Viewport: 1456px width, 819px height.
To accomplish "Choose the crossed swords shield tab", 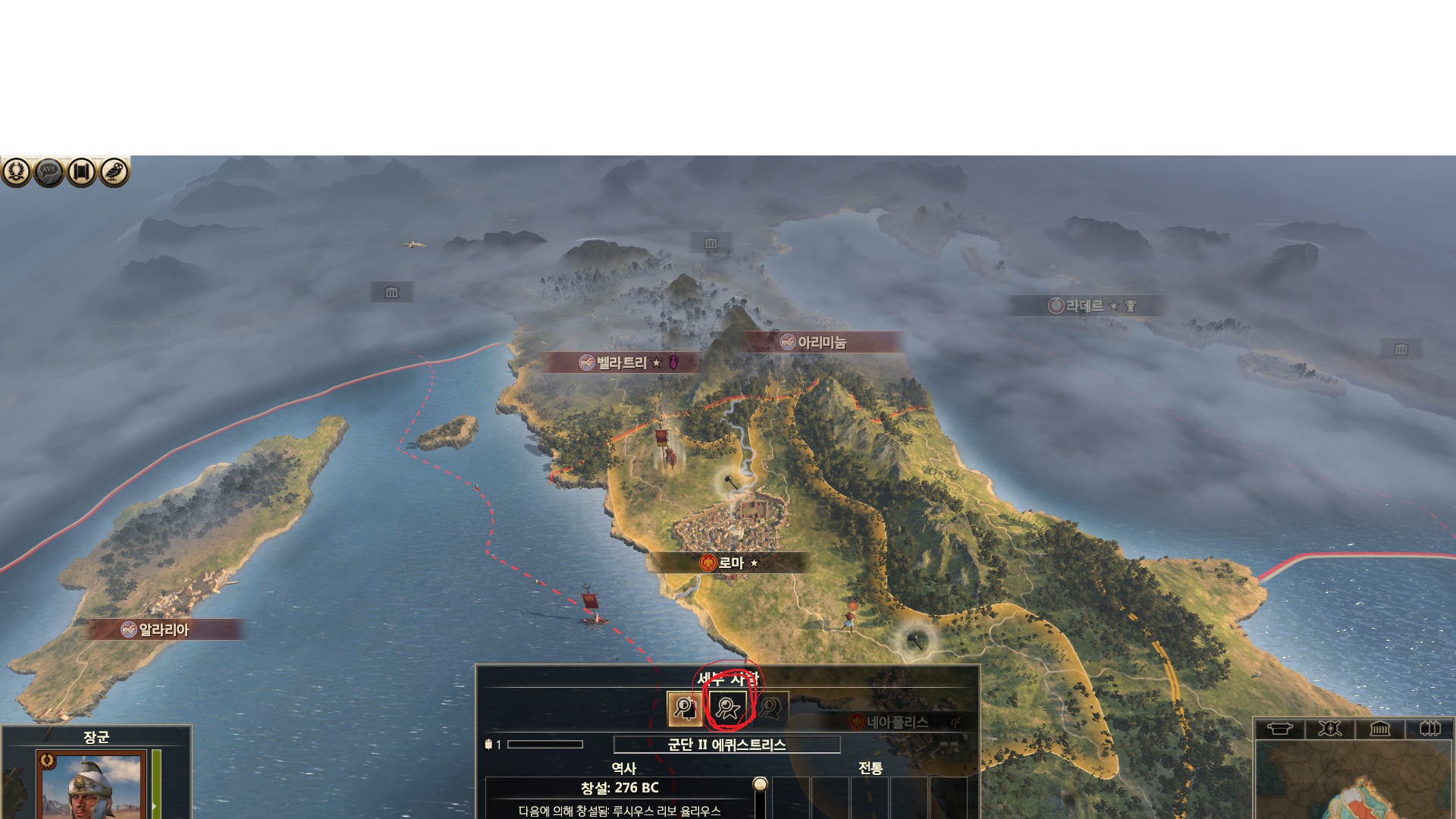I will [x=1329, y=729].
